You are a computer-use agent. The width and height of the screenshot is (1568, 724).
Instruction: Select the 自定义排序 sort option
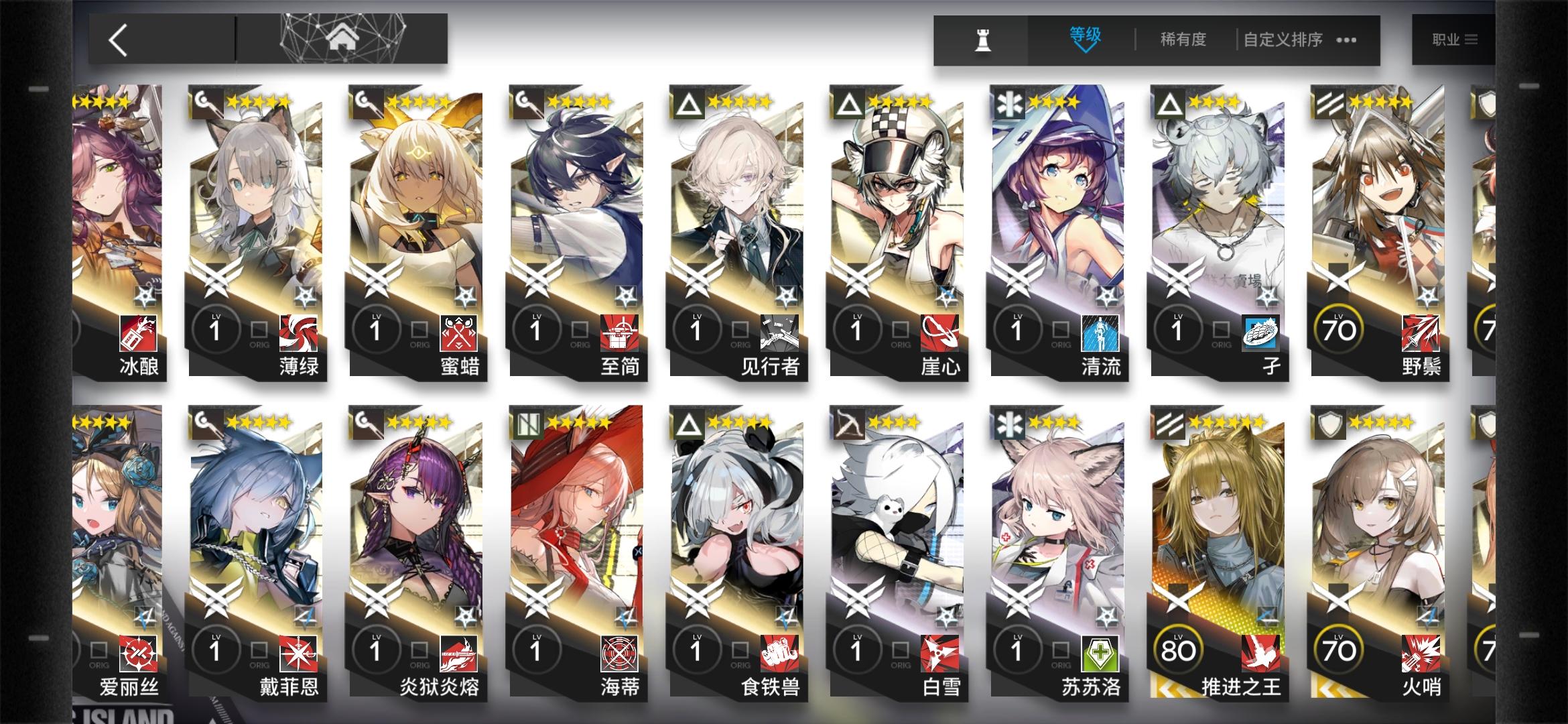1281,40
